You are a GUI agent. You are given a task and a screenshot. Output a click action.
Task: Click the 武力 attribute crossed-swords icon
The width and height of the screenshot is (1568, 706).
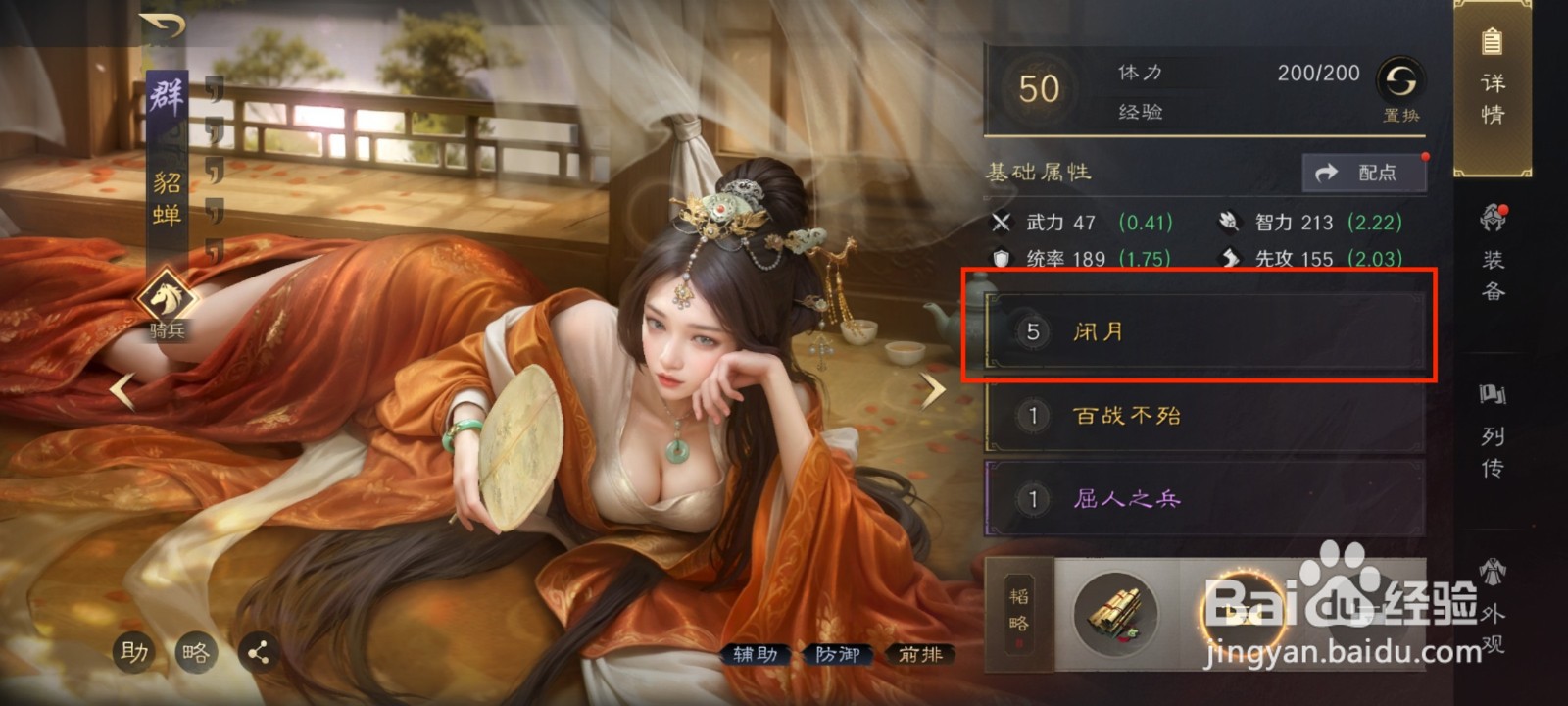tap(1002, 223)
